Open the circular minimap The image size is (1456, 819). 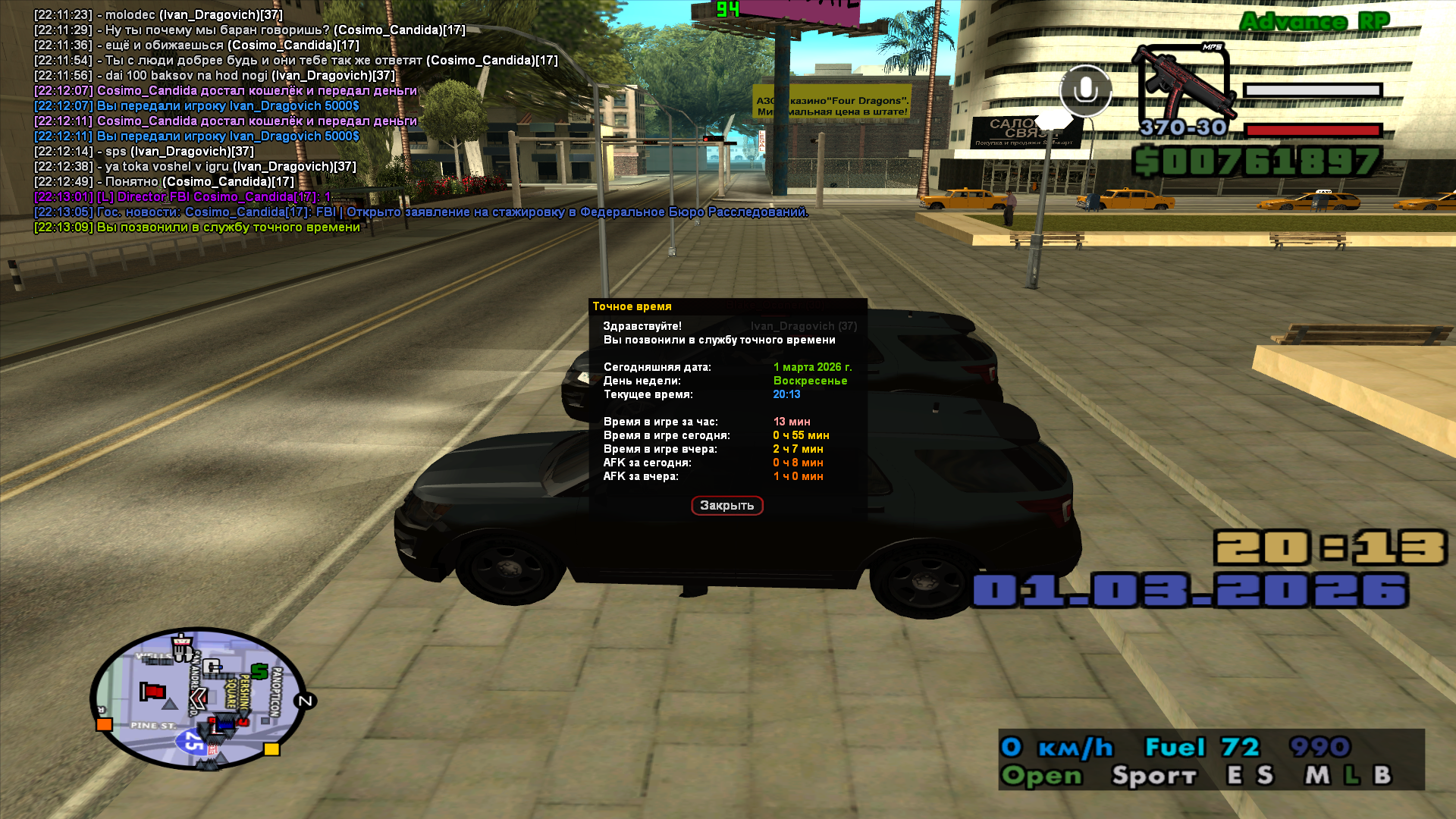198,699
